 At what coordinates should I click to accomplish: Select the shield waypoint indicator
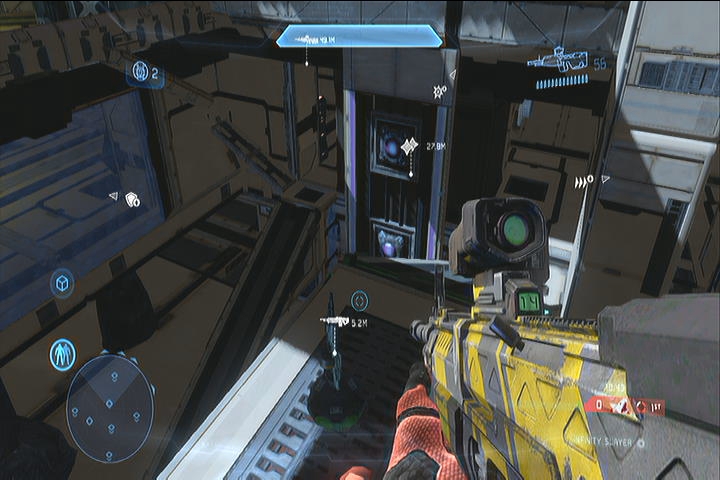(131, 200)
